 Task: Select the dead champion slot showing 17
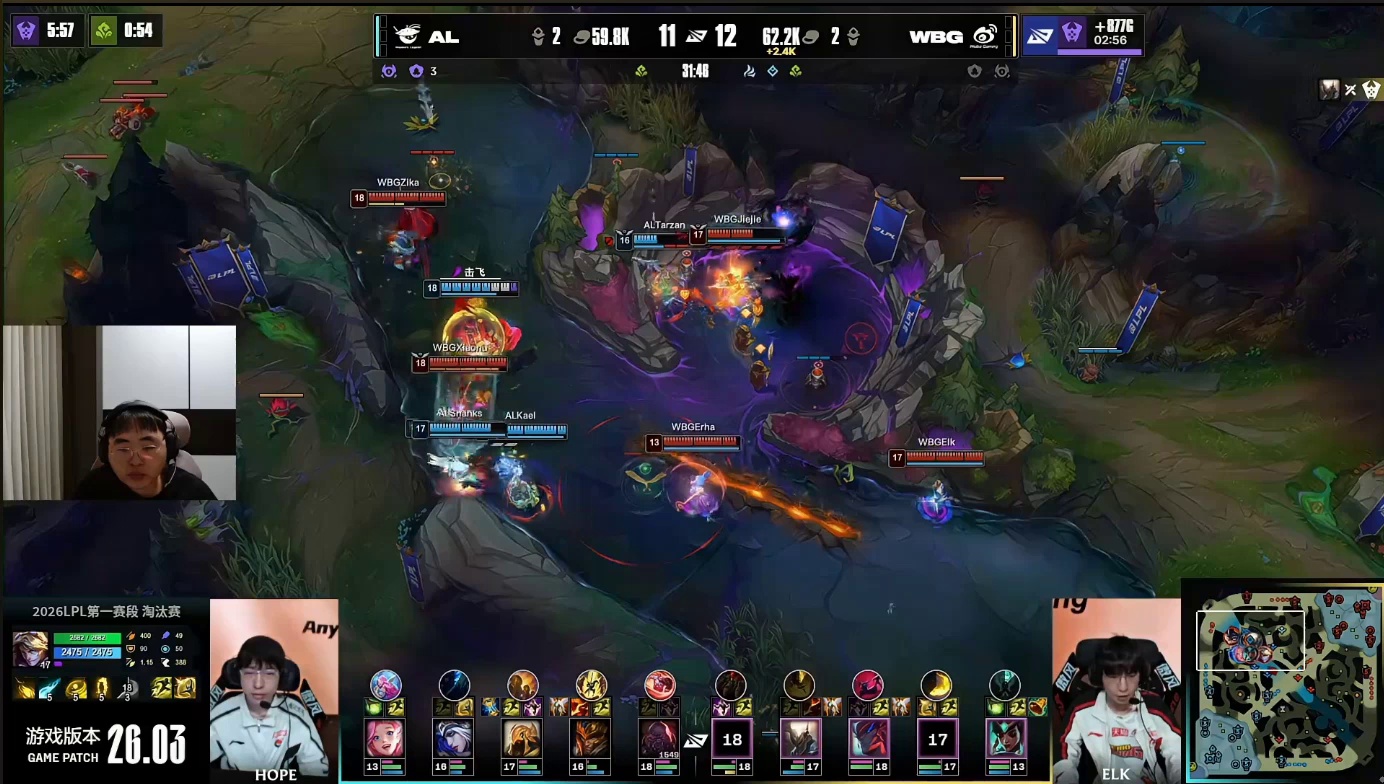[937, 740]
